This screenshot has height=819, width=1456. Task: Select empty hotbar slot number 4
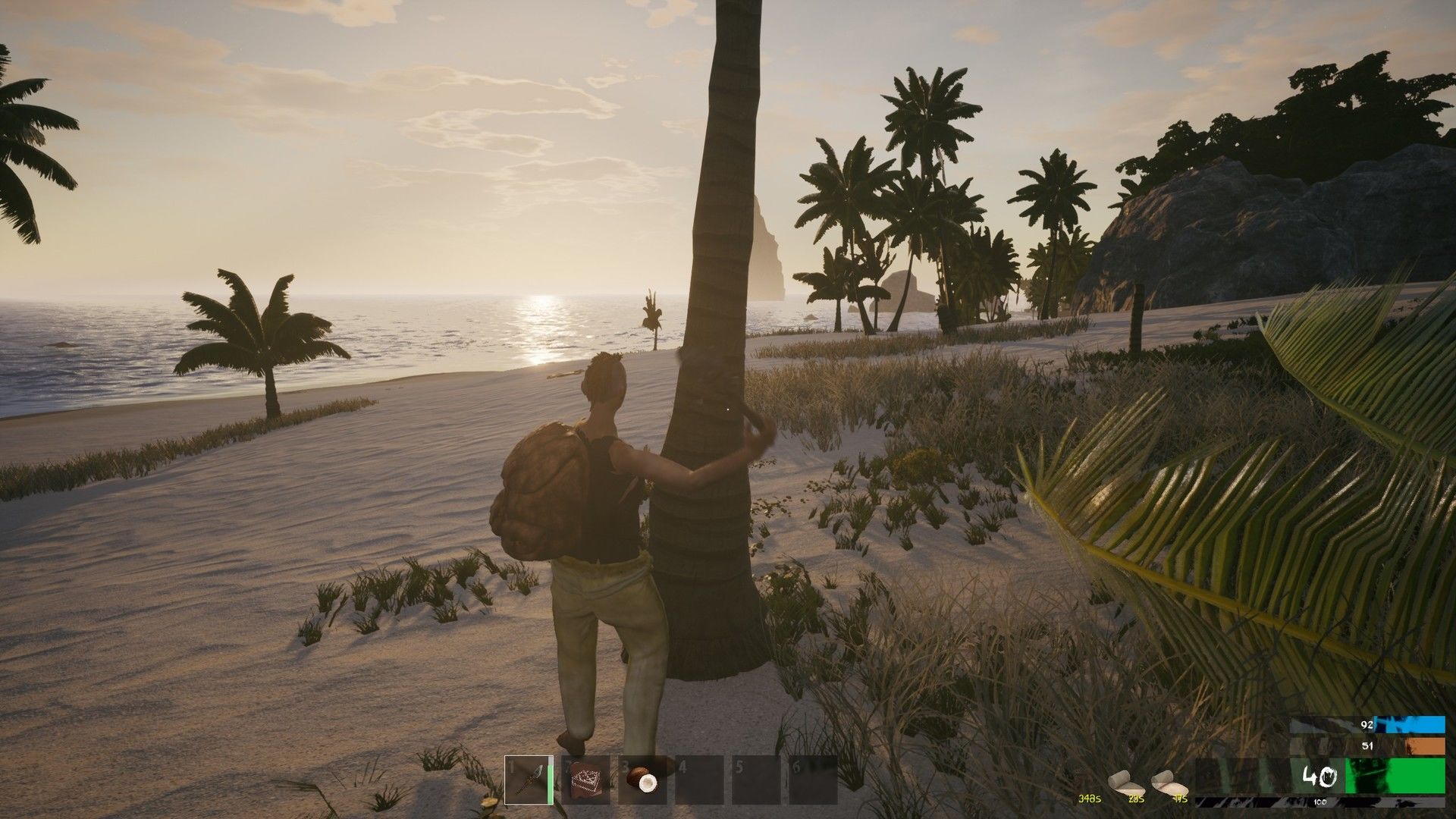[x=700, y=780]
